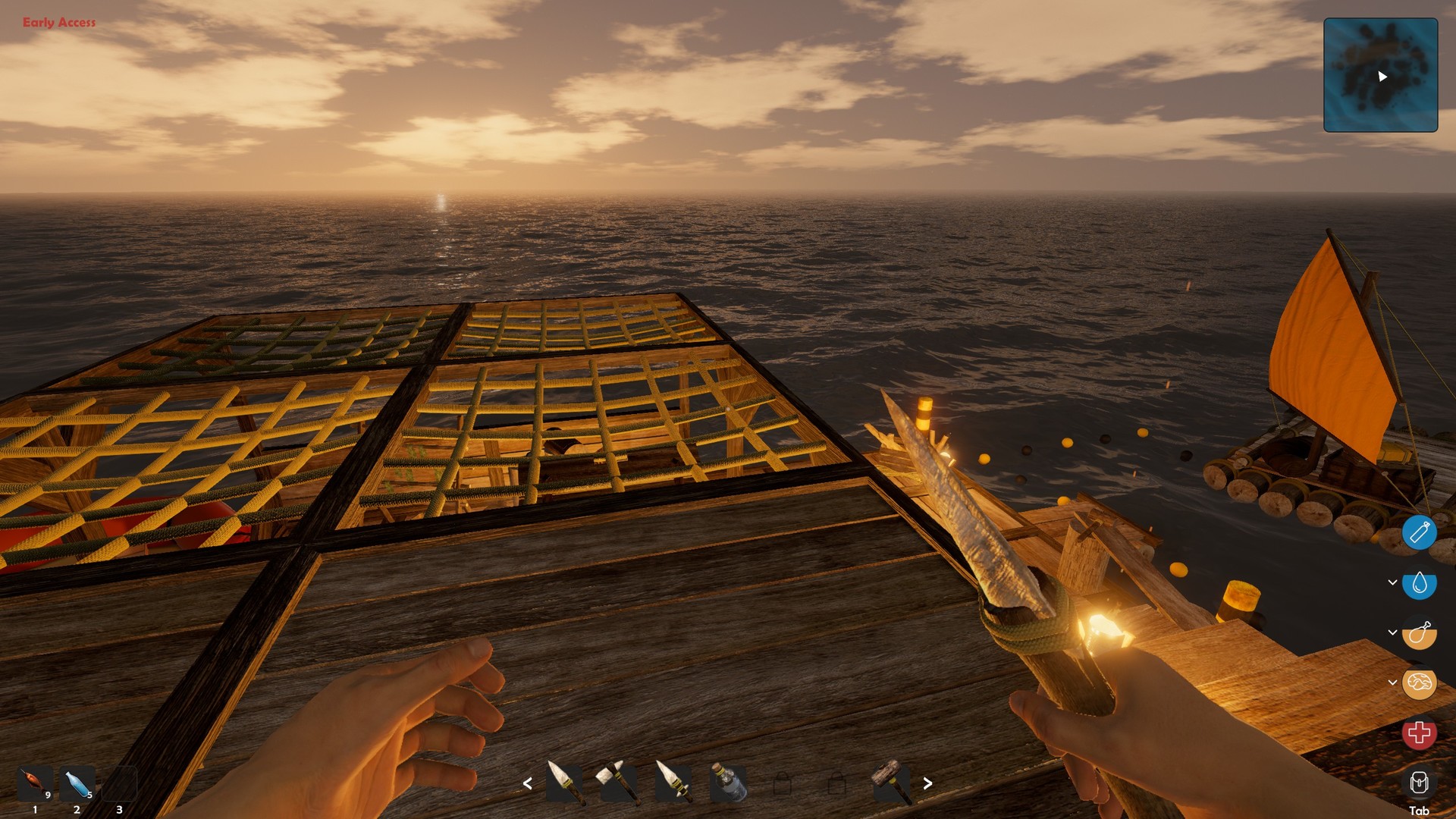Image resolution: width=1456 pixels, height=819 pixels.
Task: Open the island minimap
Action: [x=1380, y=75]
